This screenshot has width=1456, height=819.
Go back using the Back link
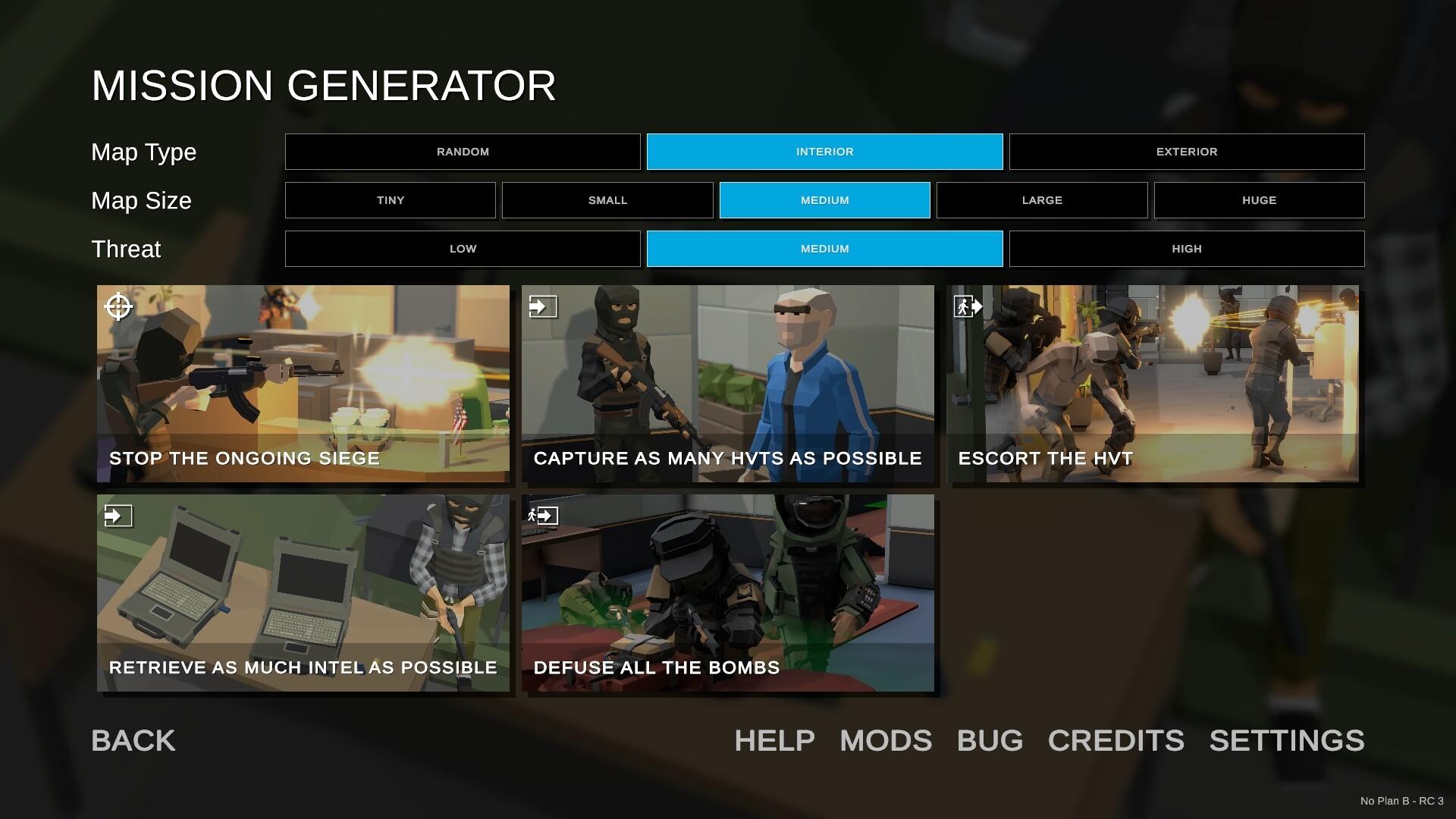133,740
